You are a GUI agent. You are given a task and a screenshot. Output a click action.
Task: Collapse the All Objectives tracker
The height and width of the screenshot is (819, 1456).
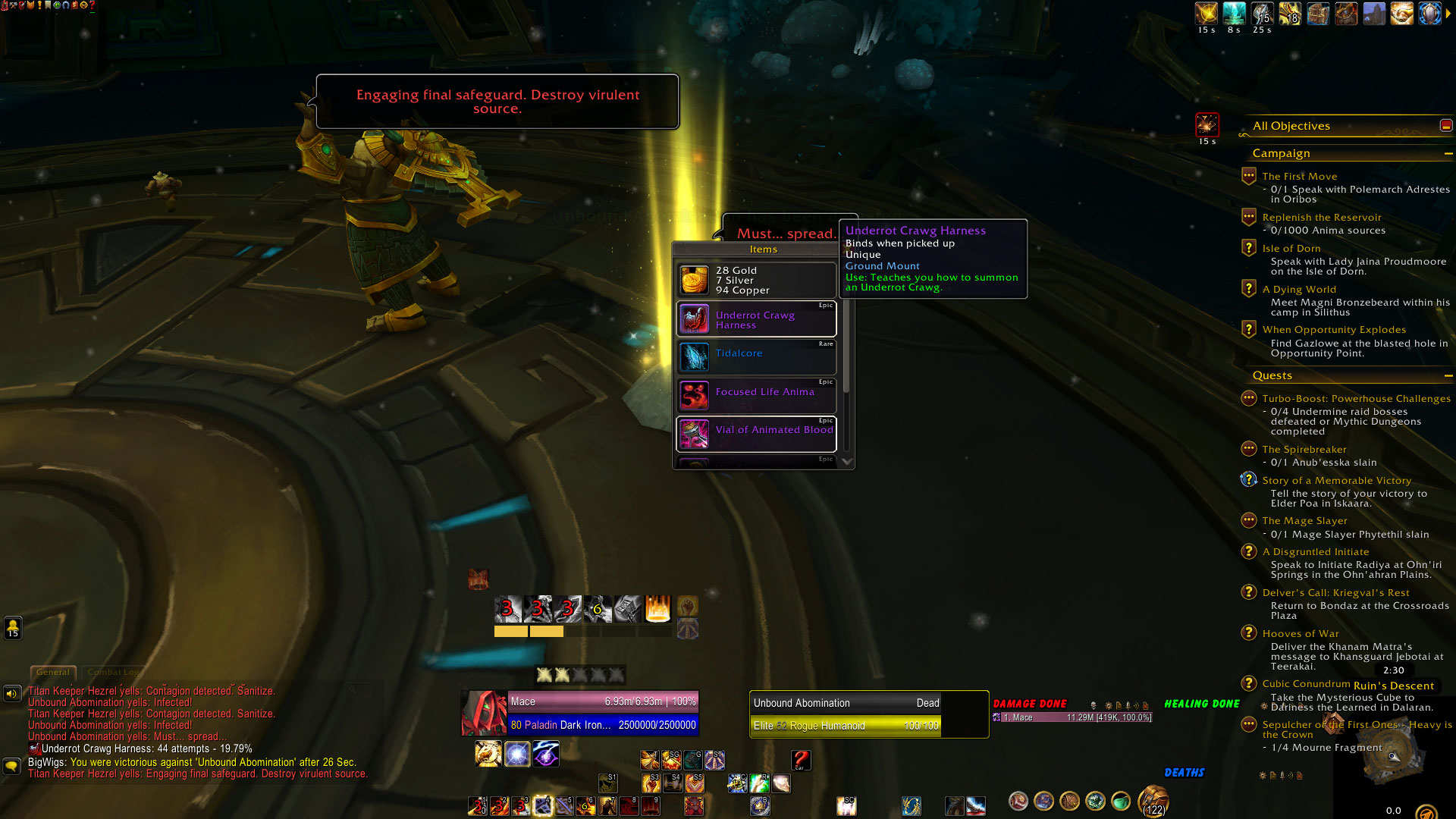pos(1446,126)
